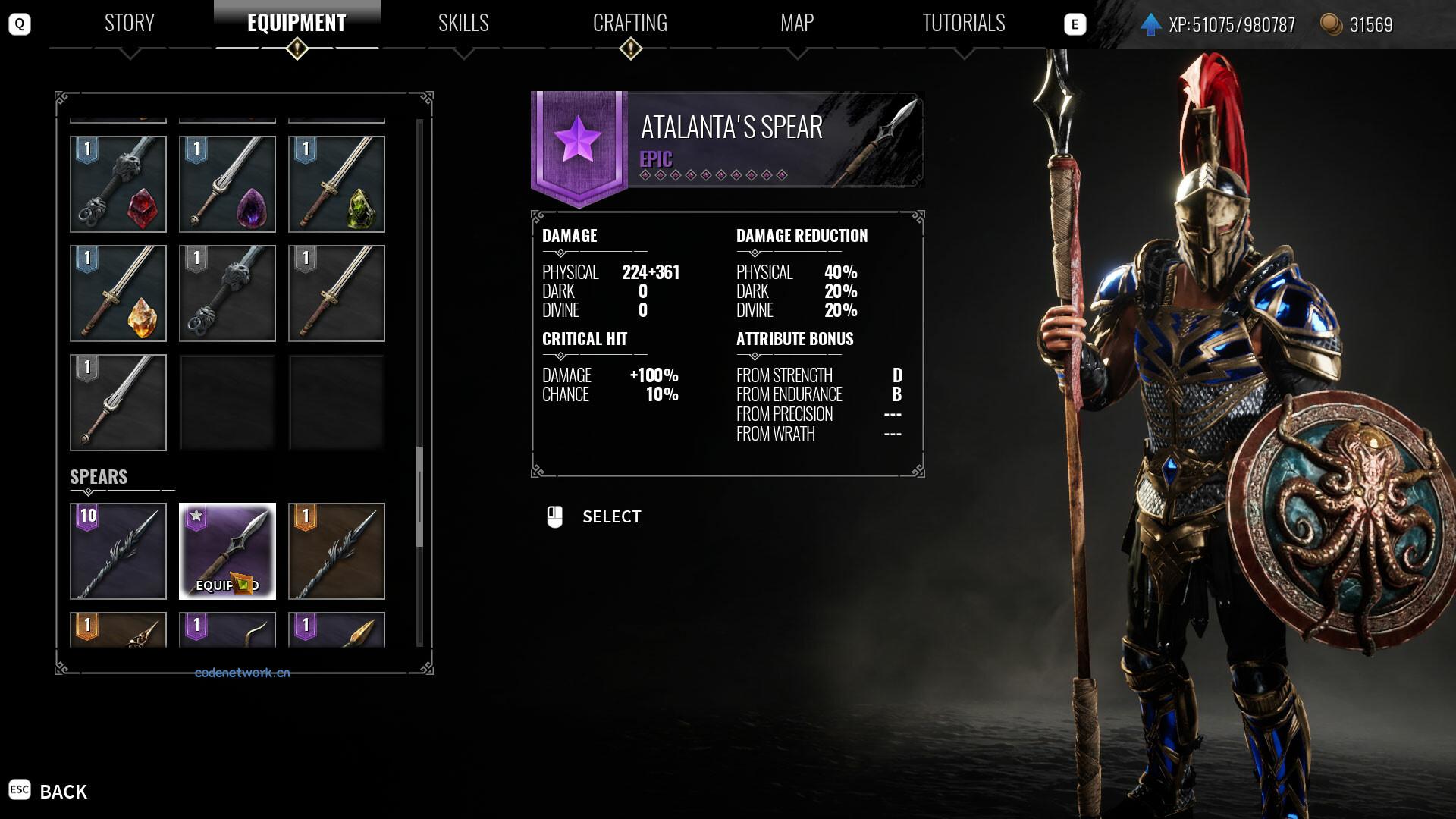
Task: Go back with the Back button
Action: coord(63,792)
